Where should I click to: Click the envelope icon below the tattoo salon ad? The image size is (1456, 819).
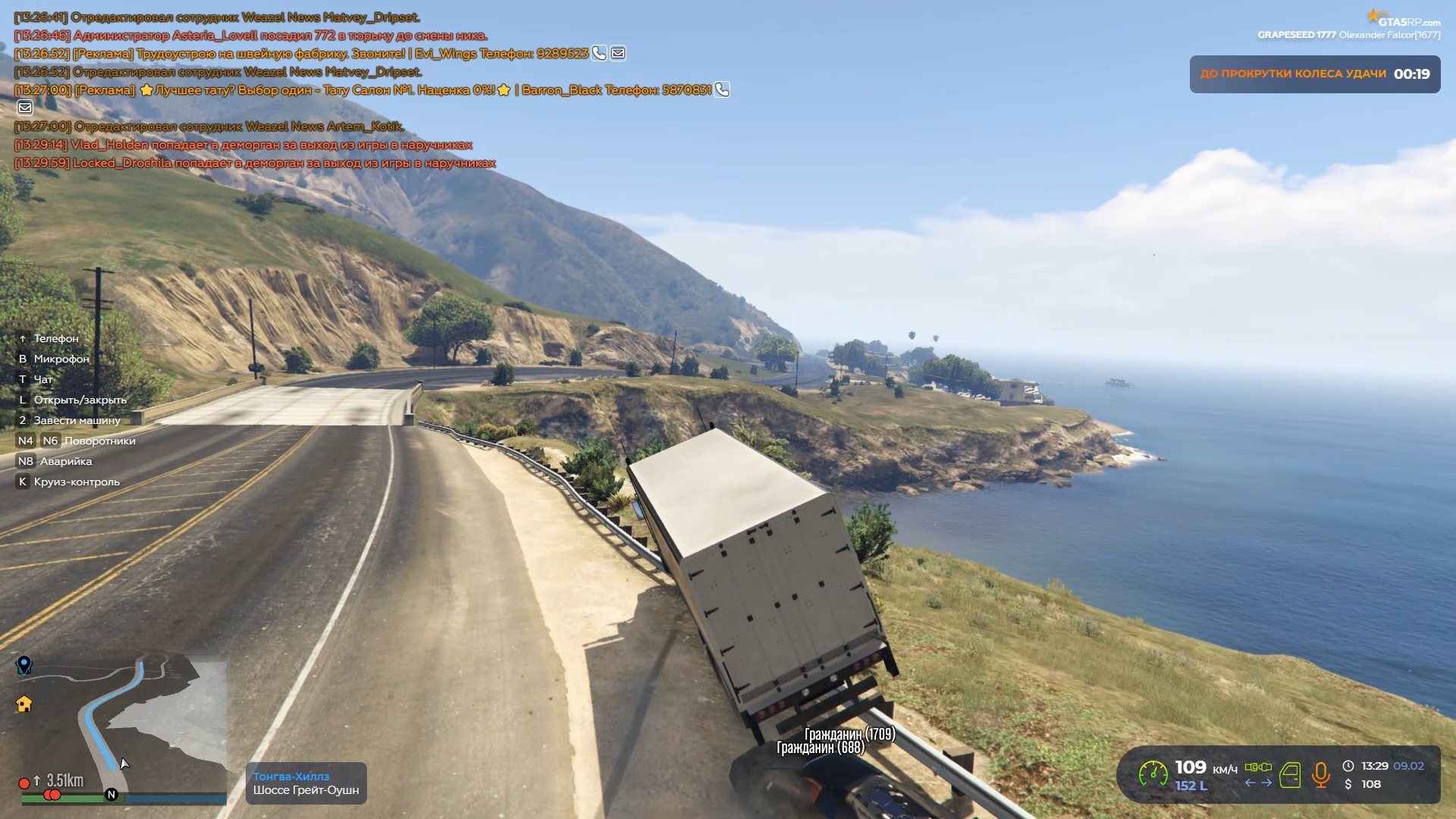pyautogui.click(x=25, y=108)
